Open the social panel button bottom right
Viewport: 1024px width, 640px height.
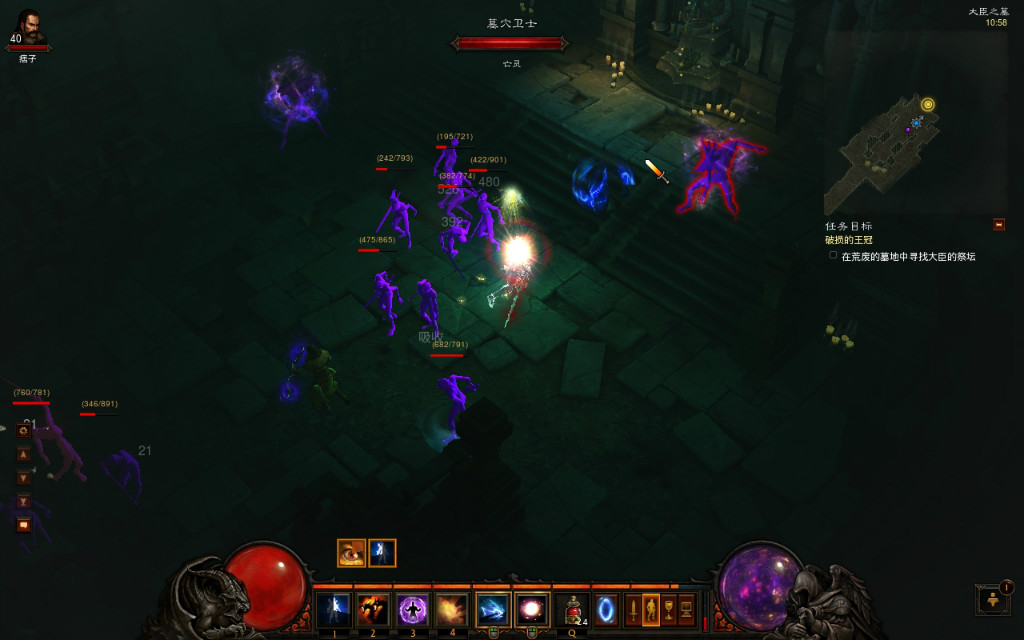click(993, 599)
